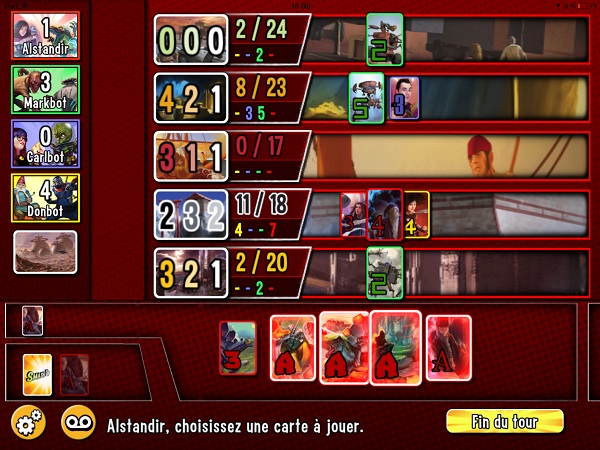The image size is (600, 450).
Task: Select Donbot's player panel
Action: point(45,198)
